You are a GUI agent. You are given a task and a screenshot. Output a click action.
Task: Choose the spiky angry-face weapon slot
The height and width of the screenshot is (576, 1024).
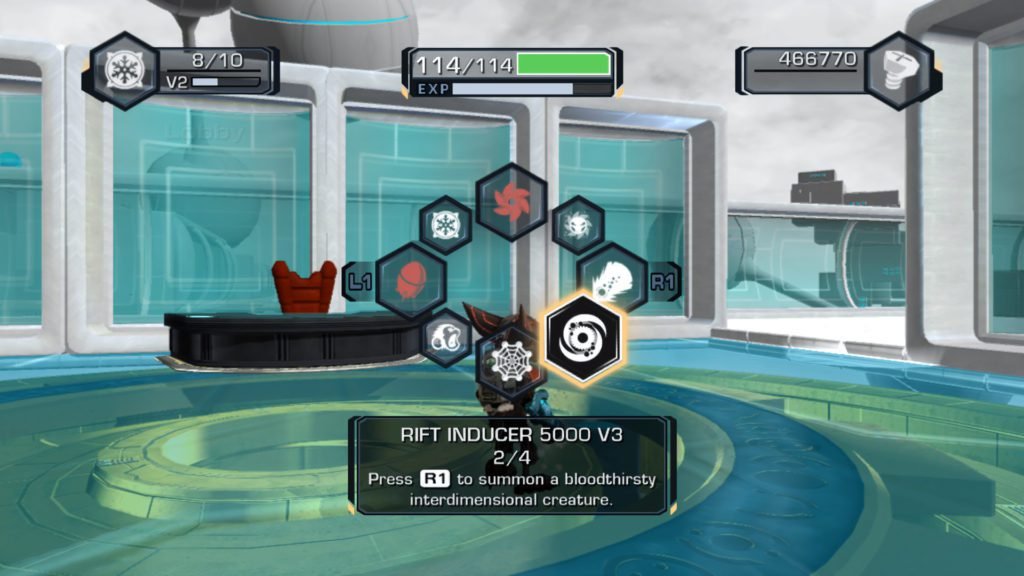(x=578, y=225)
